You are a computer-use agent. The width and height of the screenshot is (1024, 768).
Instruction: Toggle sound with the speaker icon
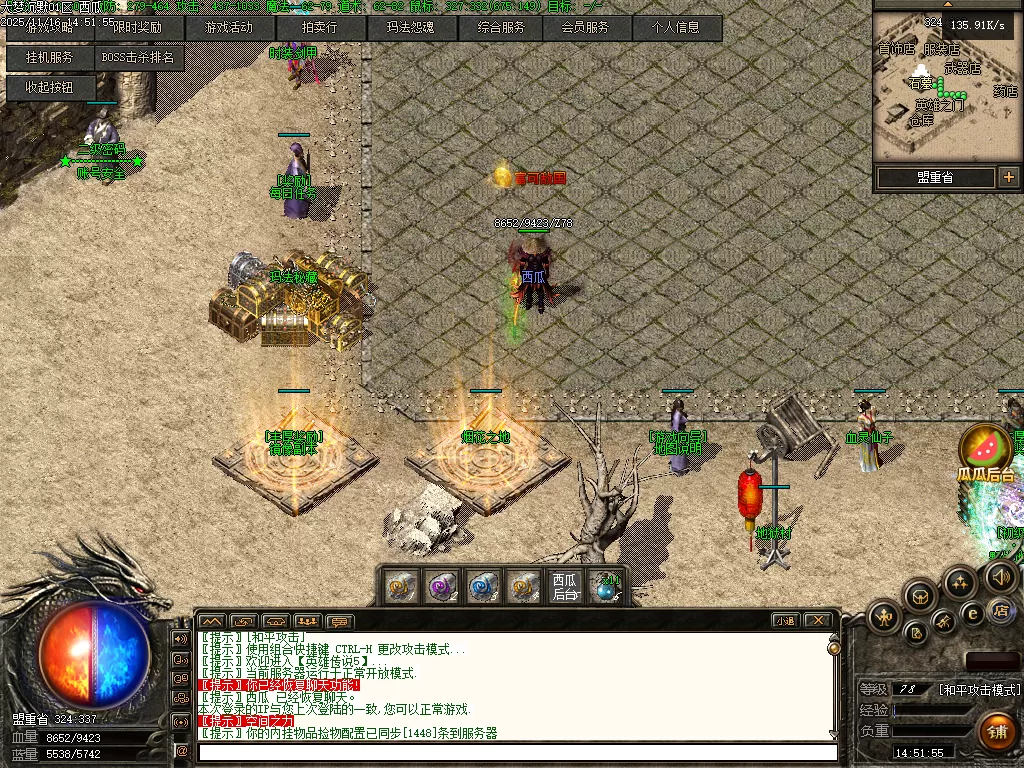[1001, 576]
